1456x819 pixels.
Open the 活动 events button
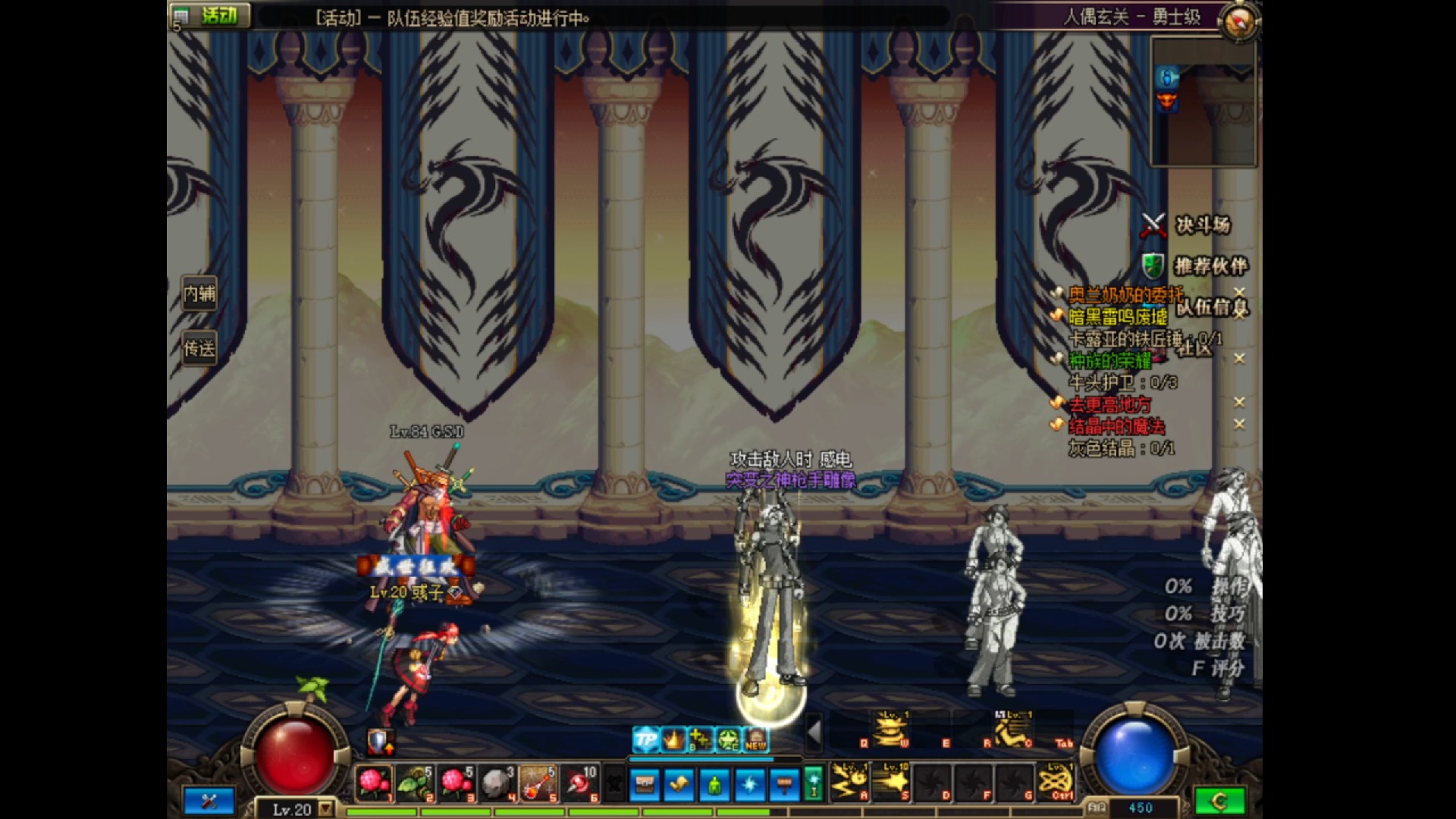[210, 15]
